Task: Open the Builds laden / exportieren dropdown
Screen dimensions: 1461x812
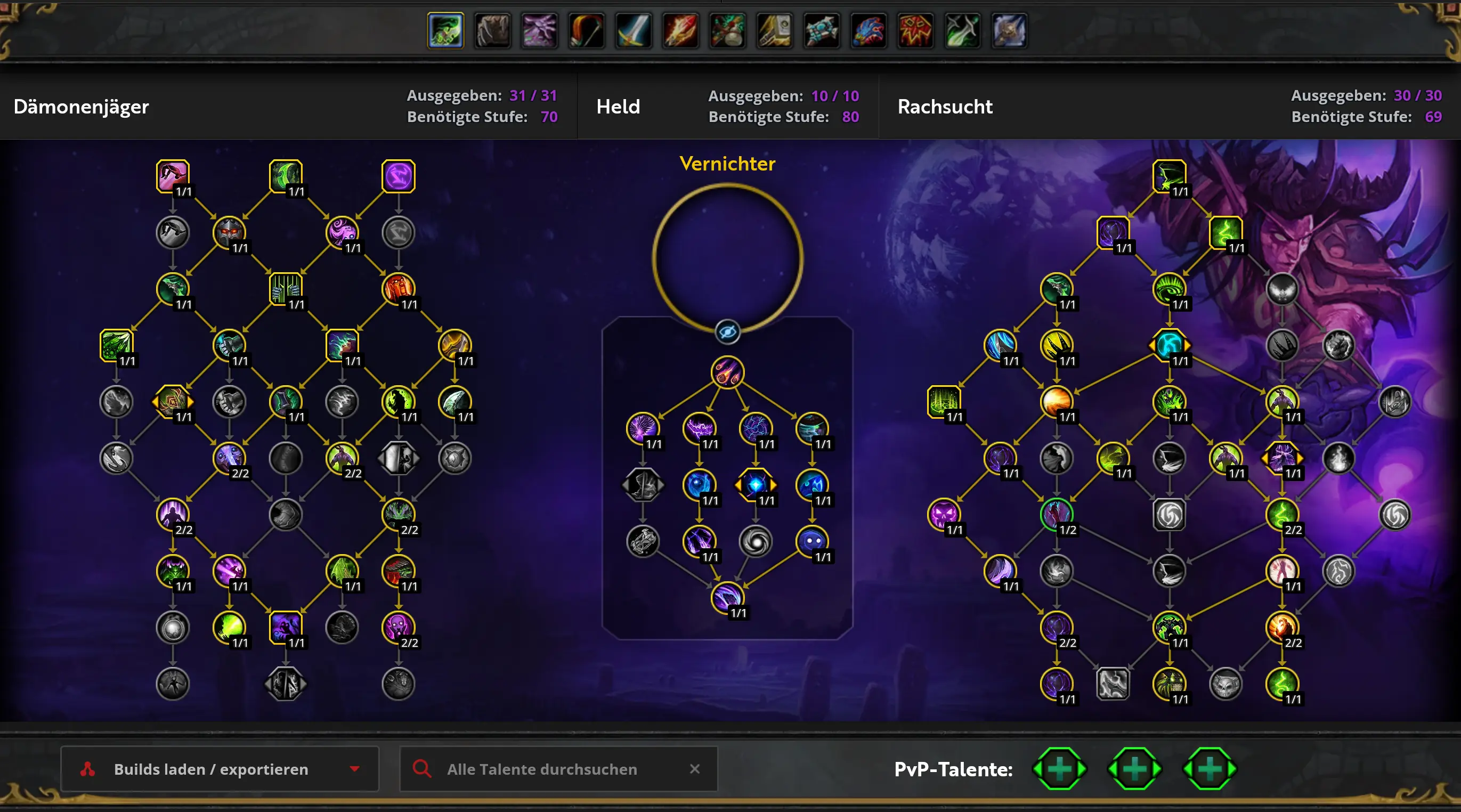Action: [220, 769]
